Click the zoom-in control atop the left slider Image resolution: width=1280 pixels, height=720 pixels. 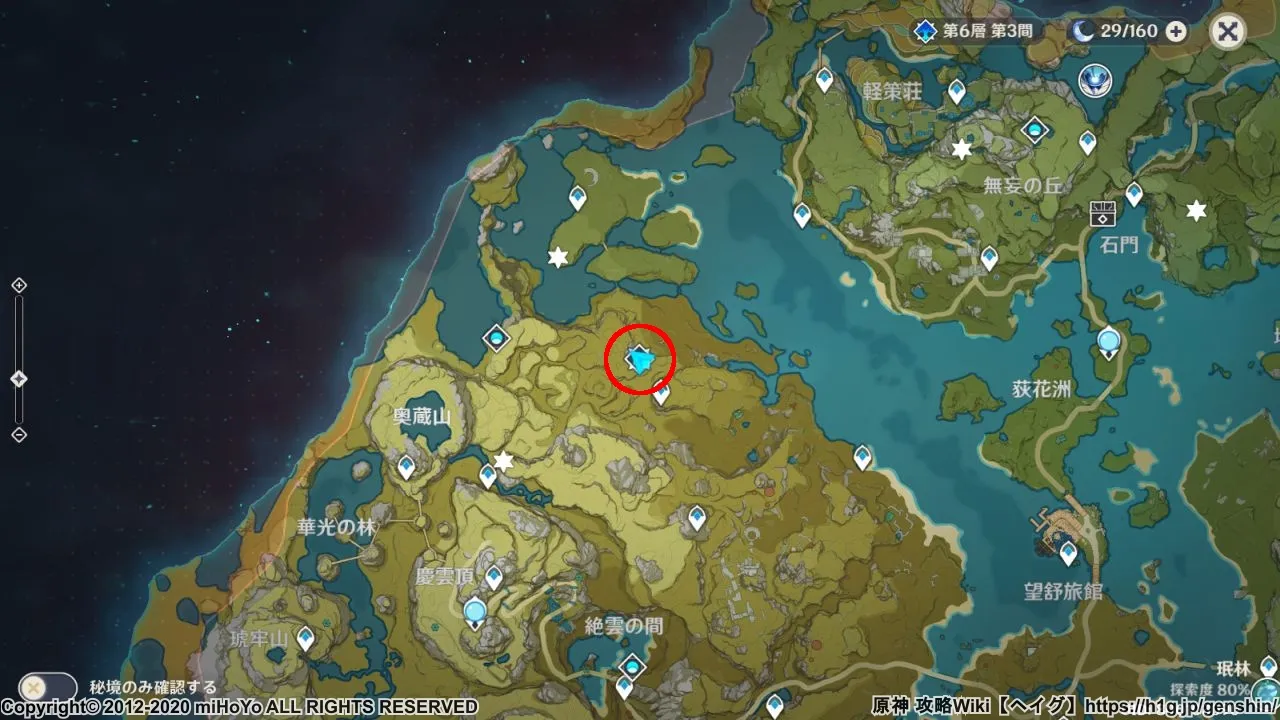(x=17, y=285)
